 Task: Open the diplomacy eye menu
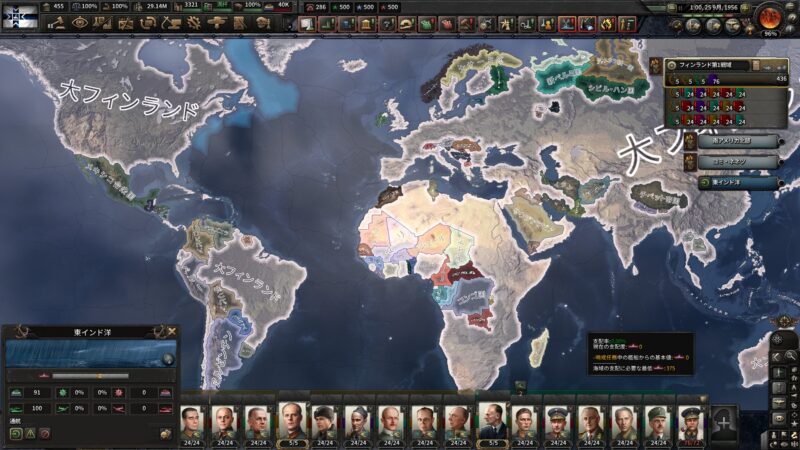click(x=81, y=23)
